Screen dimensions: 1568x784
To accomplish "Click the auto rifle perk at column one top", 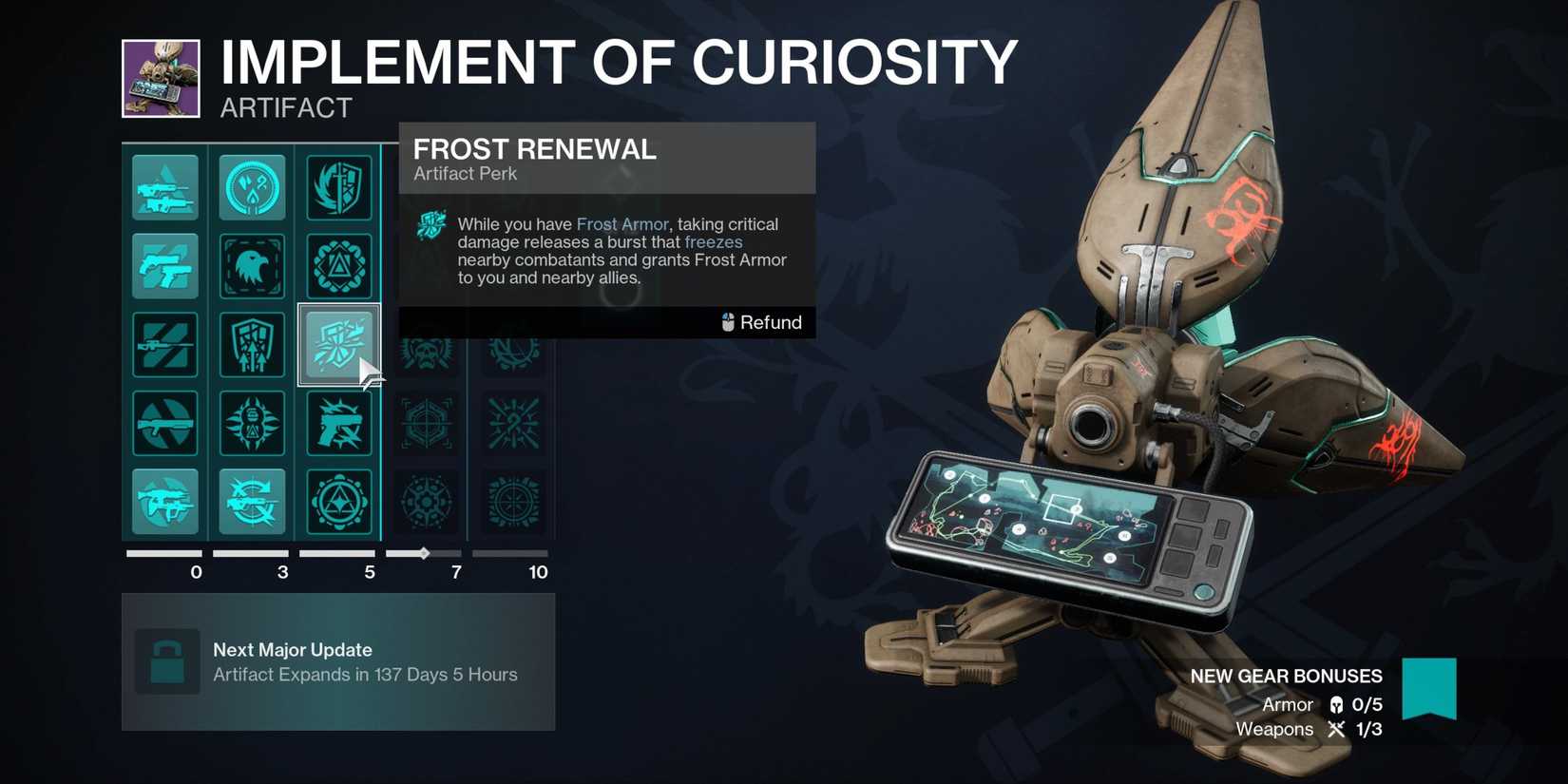I will click(165, 187).
